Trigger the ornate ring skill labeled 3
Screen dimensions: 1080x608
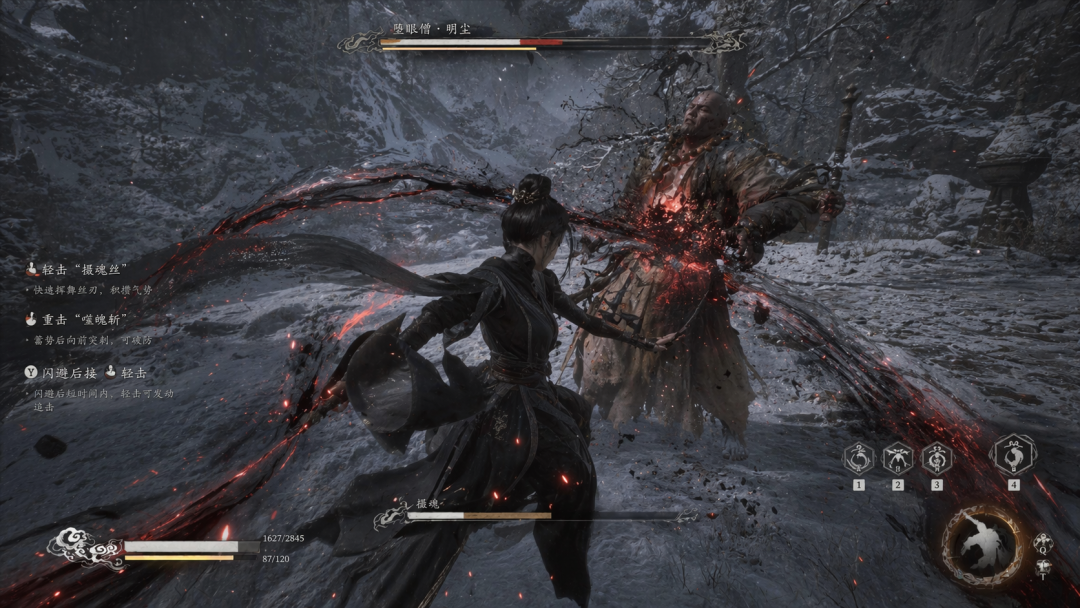(x=937, y=458)
